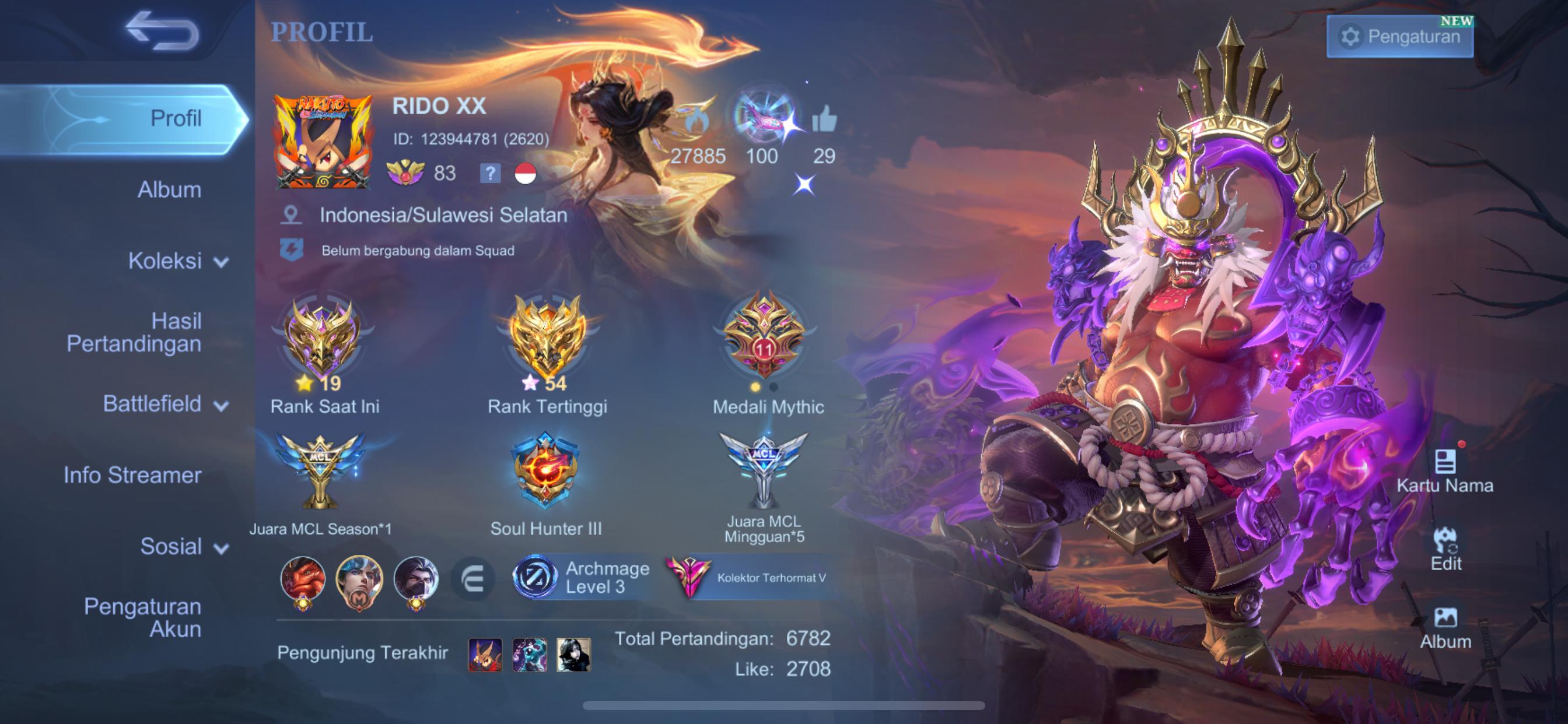Open Hasil Pertandingan match history
This screenshot has height=724, width=1568.
(134, 332)
